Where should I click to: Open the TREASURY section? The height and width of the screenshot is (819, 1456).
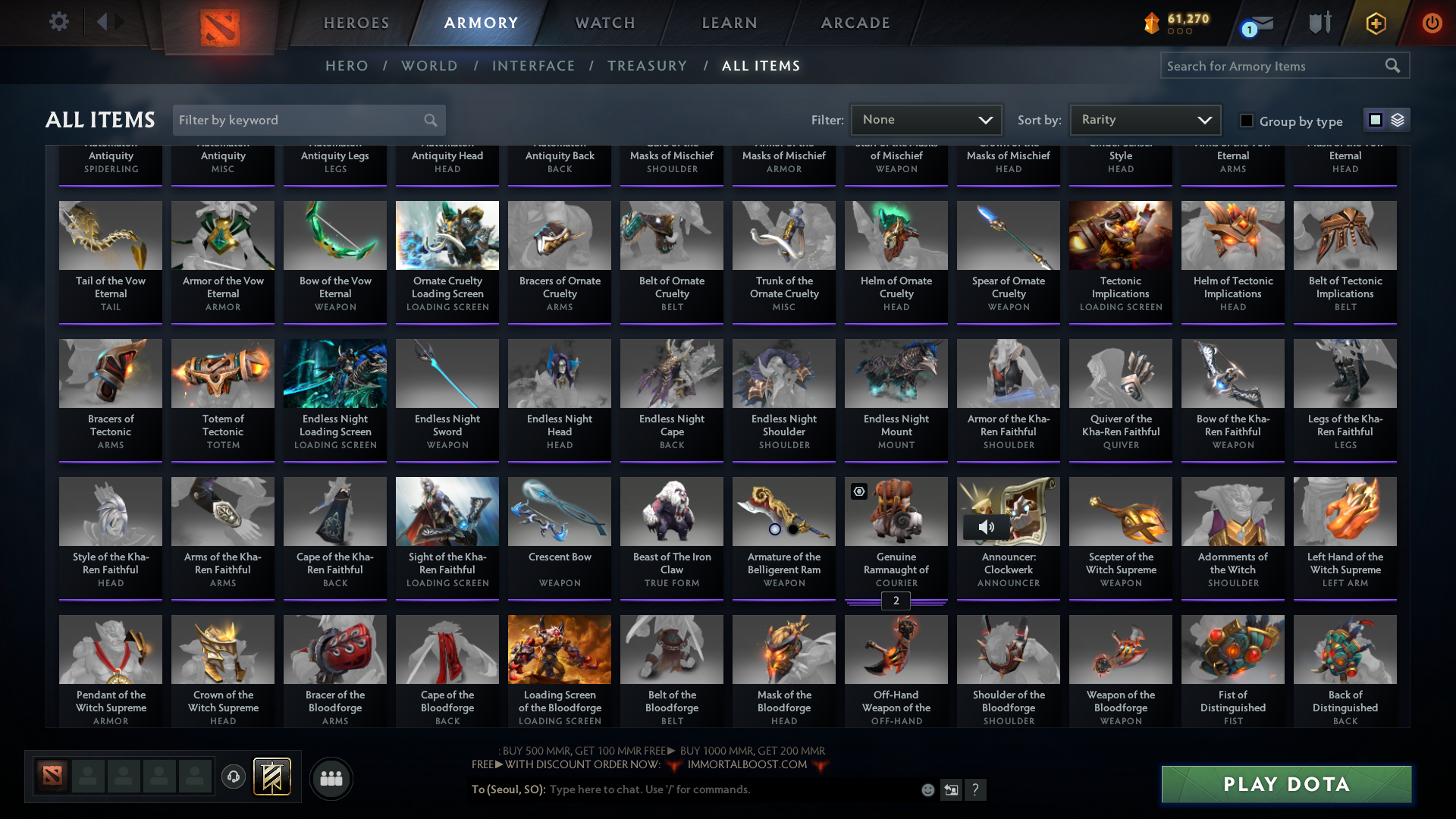tap(648, 66)
